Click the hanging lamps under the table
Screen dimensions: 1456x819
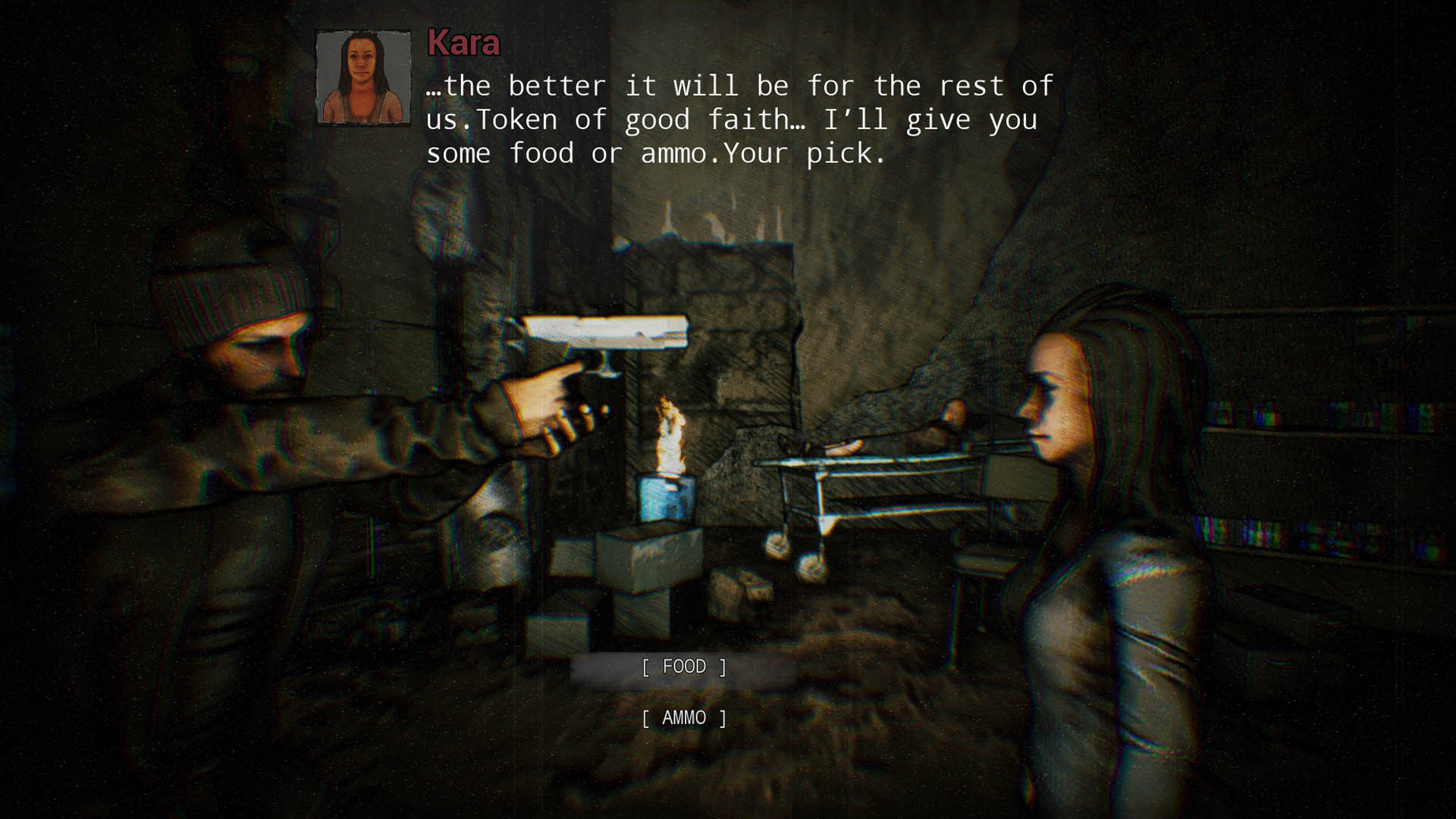tap(789, 554)
